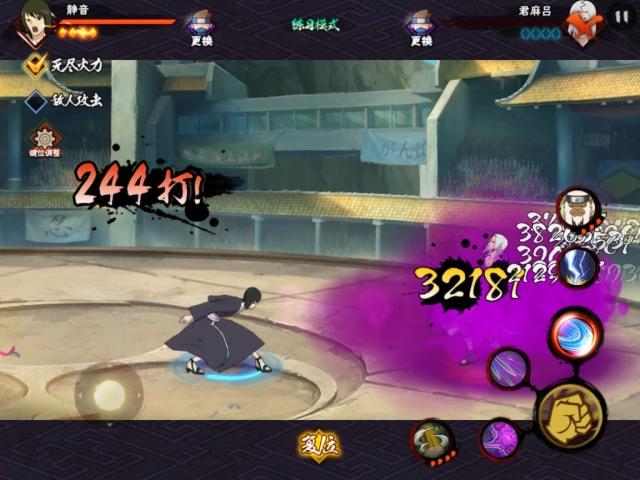Toggle the 无尽火力 checkbox
The image size is (640, 480).
(37, 67)
